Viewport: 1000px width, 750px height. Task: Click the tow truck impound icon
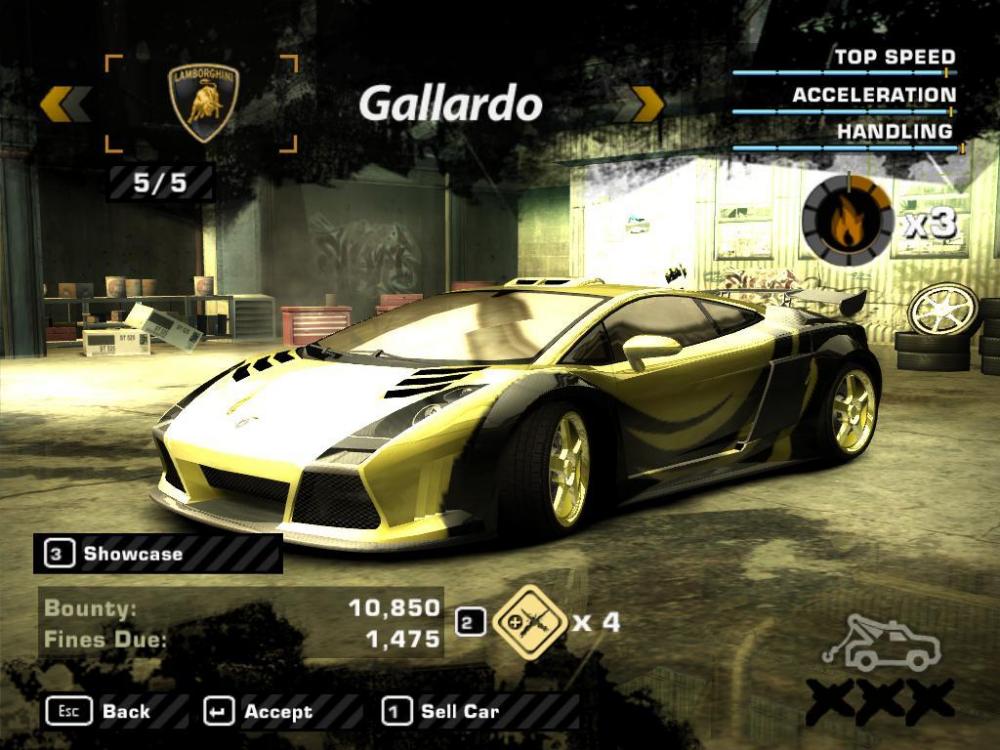point(880,645)
